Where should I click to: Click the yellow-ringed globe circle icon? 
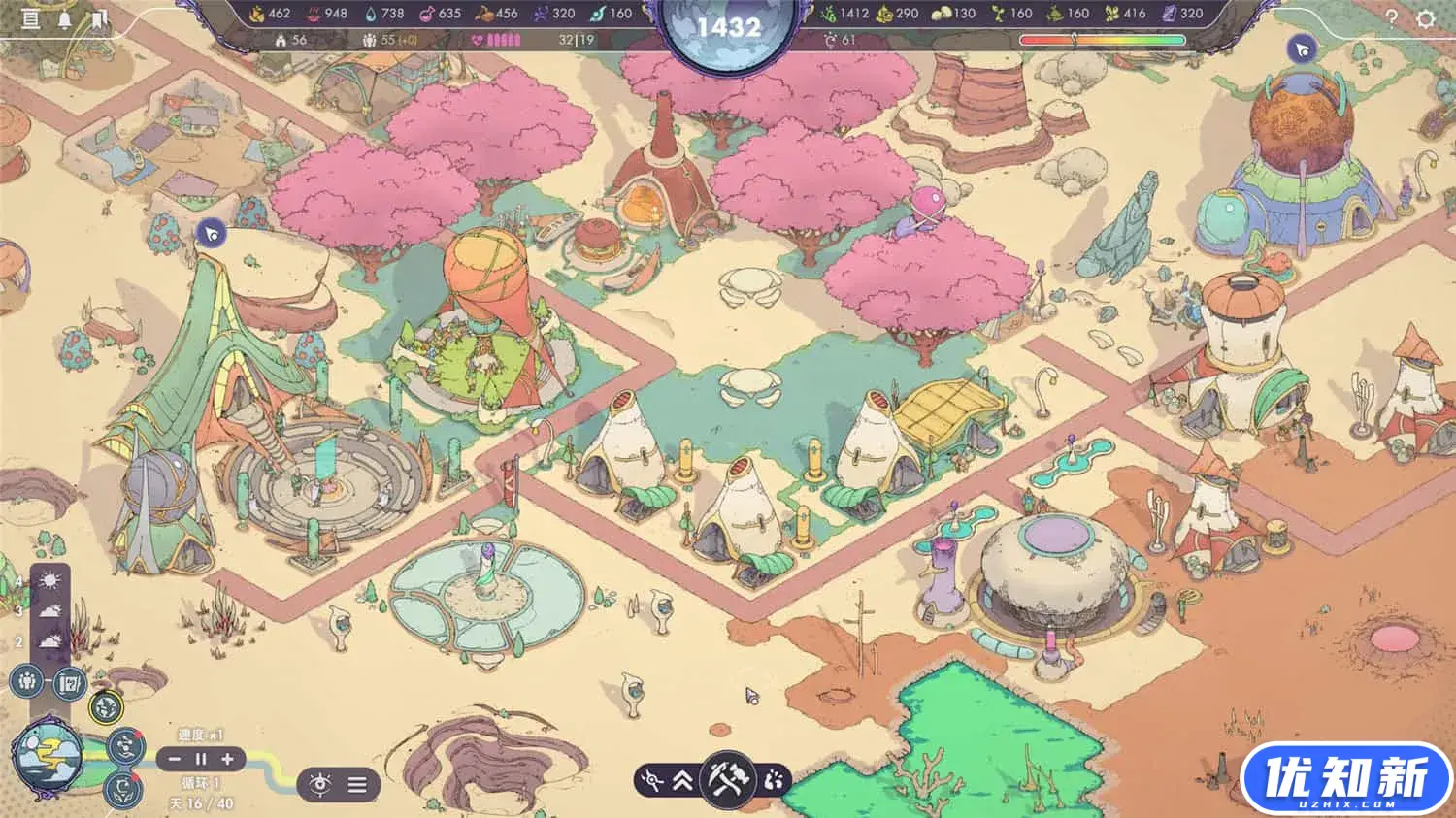[106, 708]
